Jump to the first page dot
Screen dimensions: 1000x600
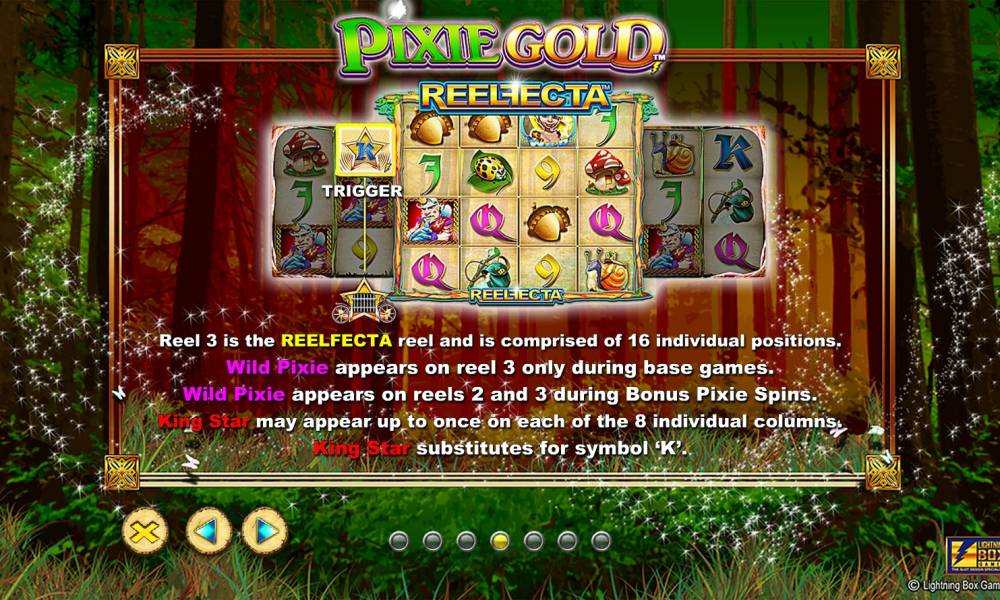coord(399,541)
